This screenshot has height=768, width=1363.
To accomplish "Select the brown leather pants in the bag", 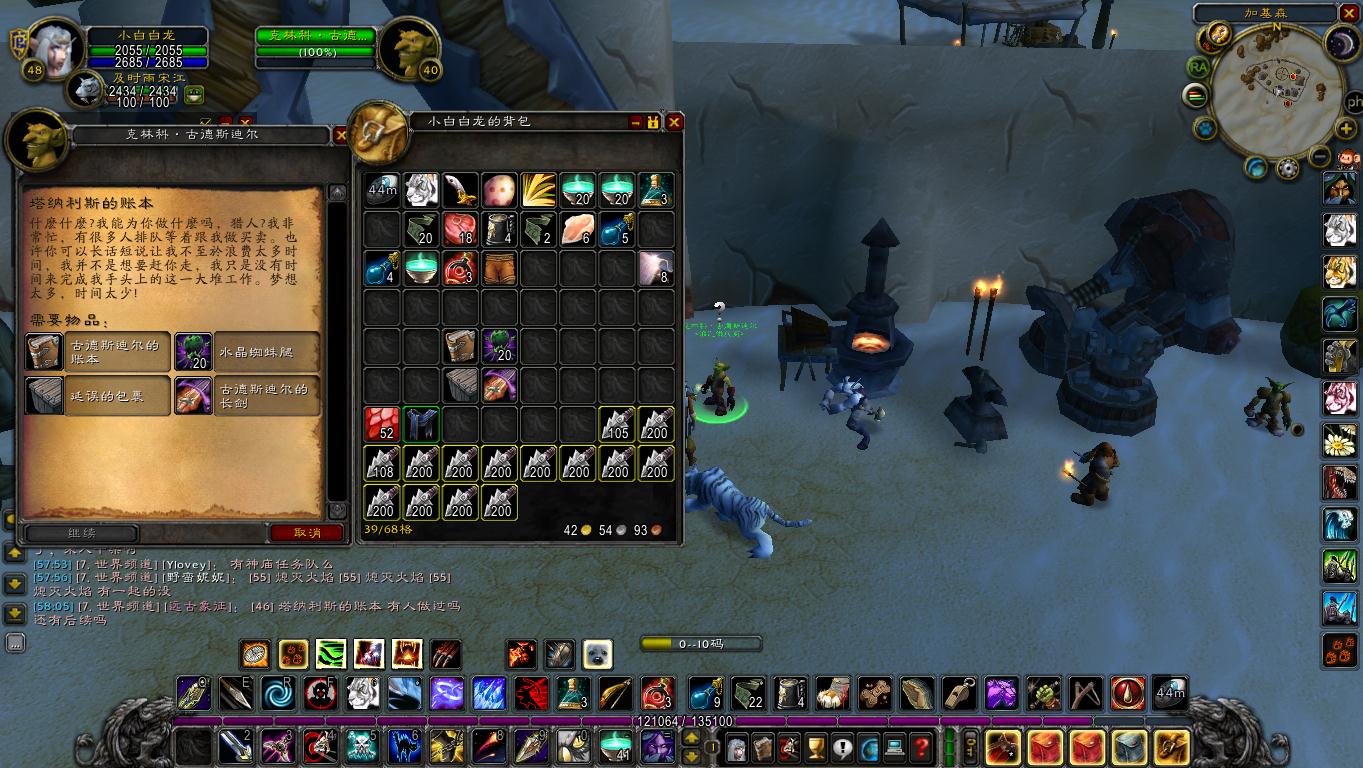I will [x=500, y=268].
